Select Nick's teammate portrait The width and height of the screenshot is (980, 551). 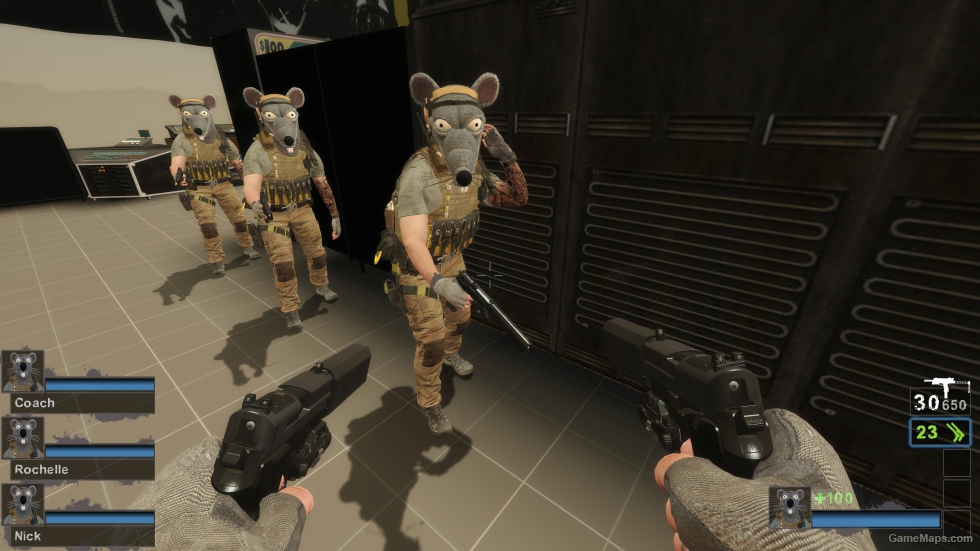[22, 505]
